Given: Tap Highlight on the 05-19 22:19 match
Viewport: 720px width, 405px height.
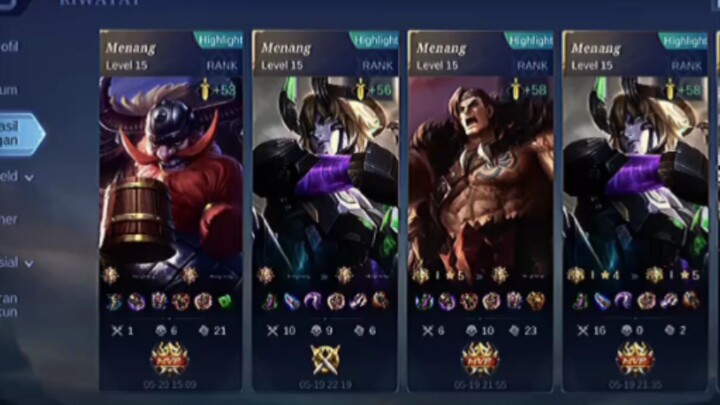Looking at the screenshot, I should [373, 40].
